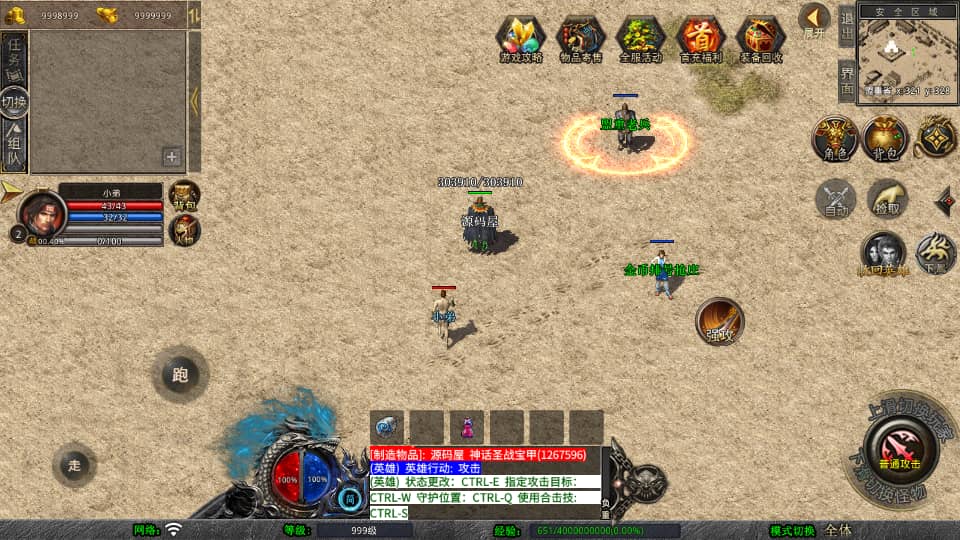Activate the 强攻 strong attack skill

coord(720,321)
